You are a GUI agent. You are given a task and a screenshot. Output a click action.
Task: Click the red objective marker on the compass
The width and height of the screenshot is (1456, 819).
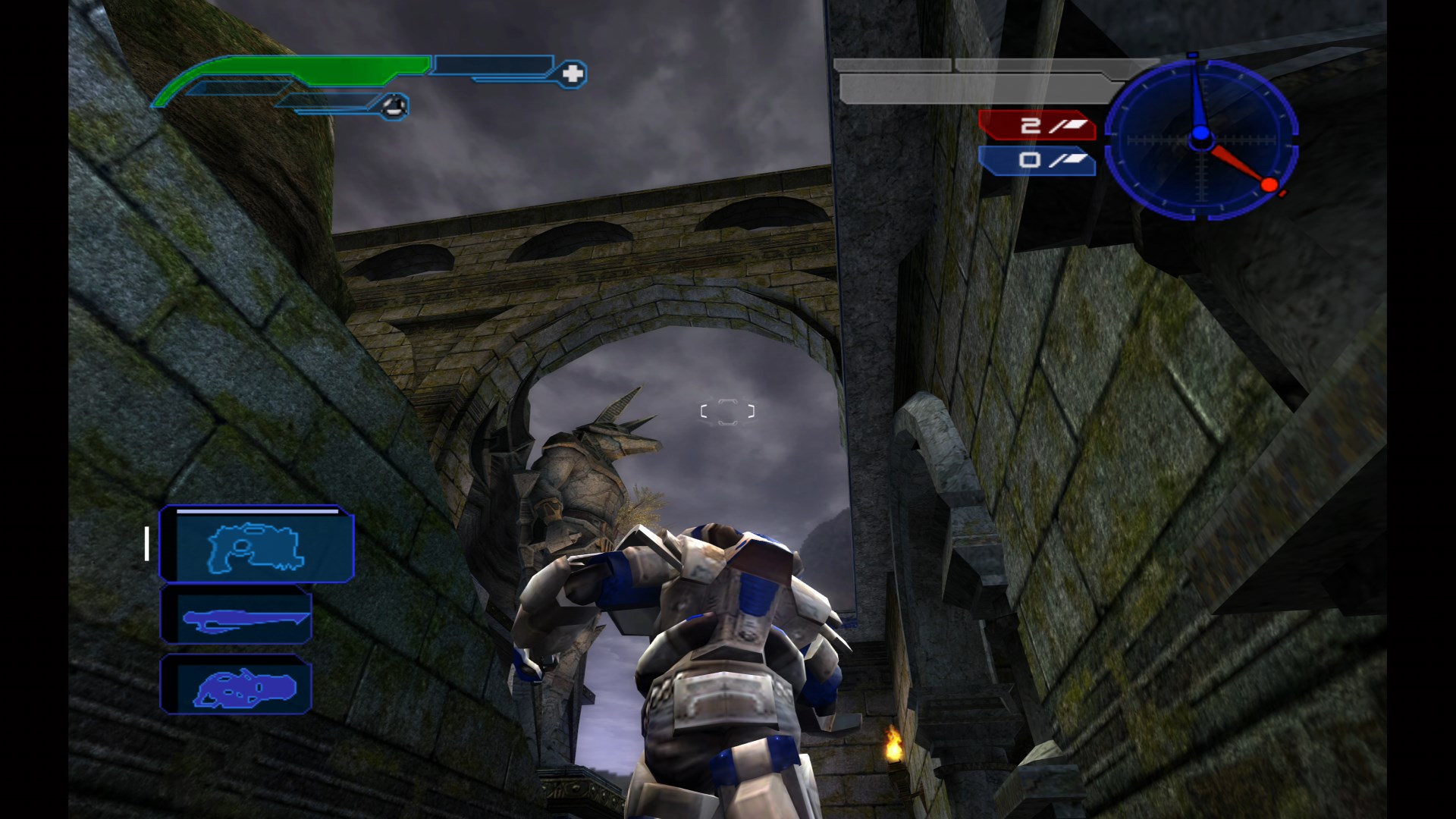point(1268,183)
